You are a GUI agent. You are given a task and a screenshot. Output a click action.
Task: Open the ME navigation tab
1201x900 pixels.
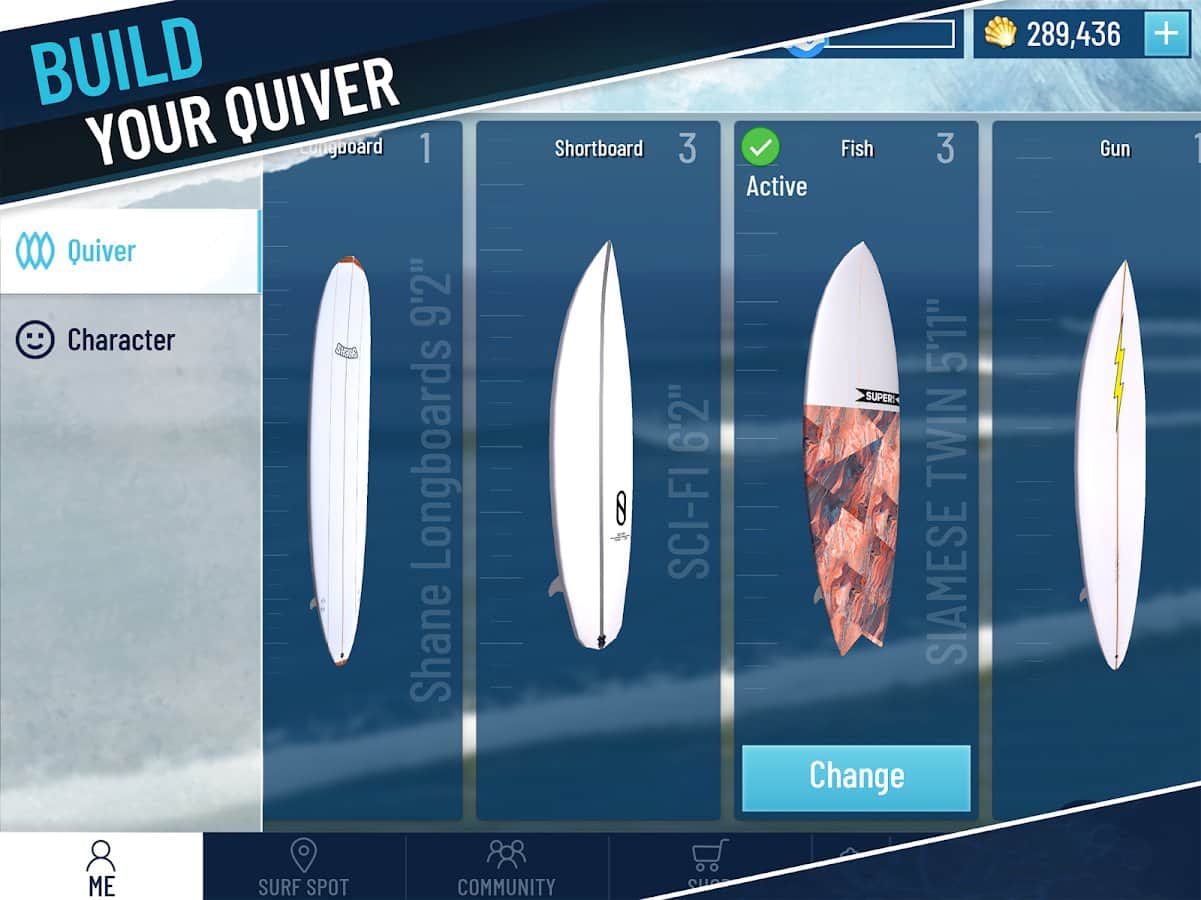point(101,866)
